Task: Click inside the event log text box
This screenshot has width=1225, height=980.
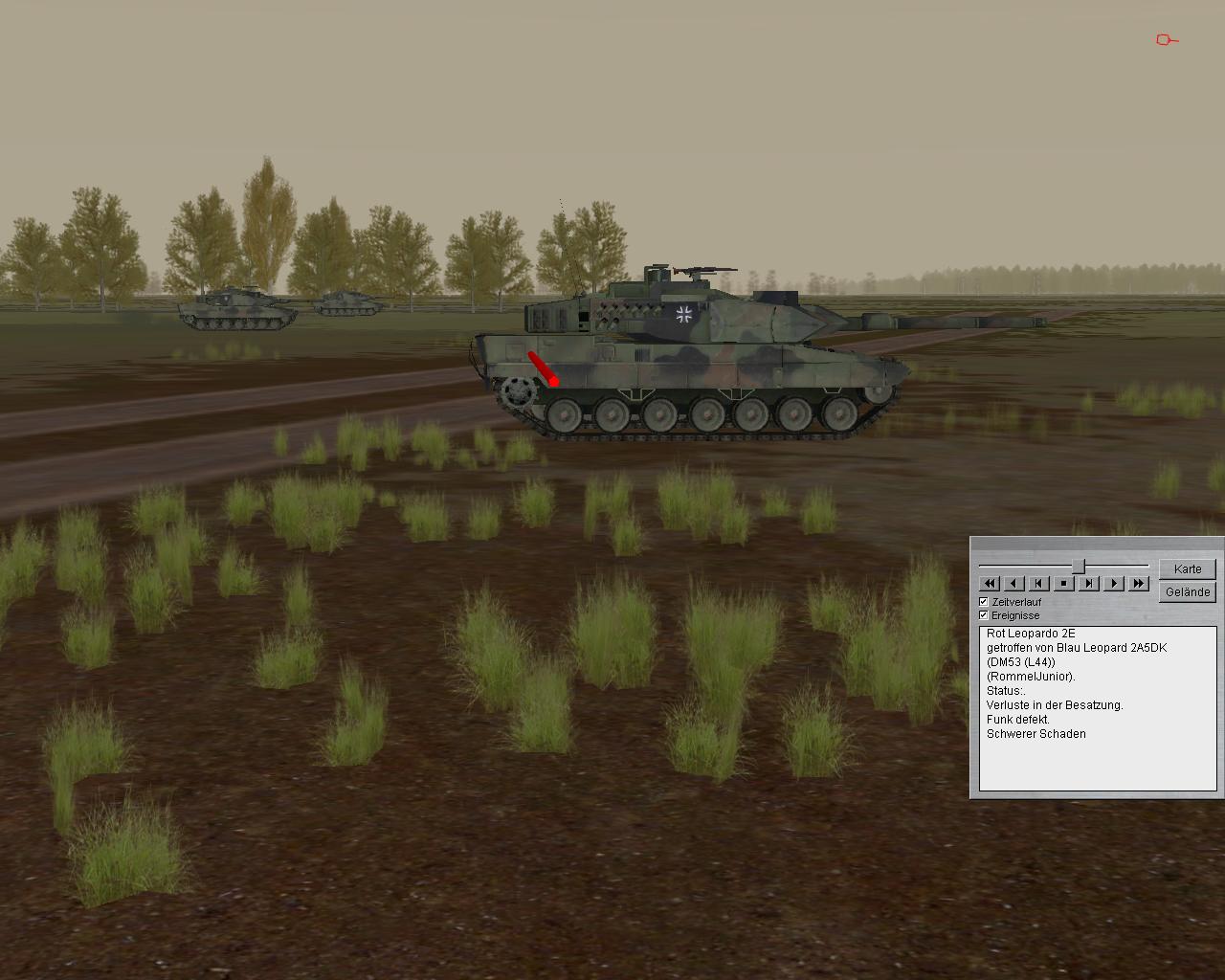Action: [1097, 708]
